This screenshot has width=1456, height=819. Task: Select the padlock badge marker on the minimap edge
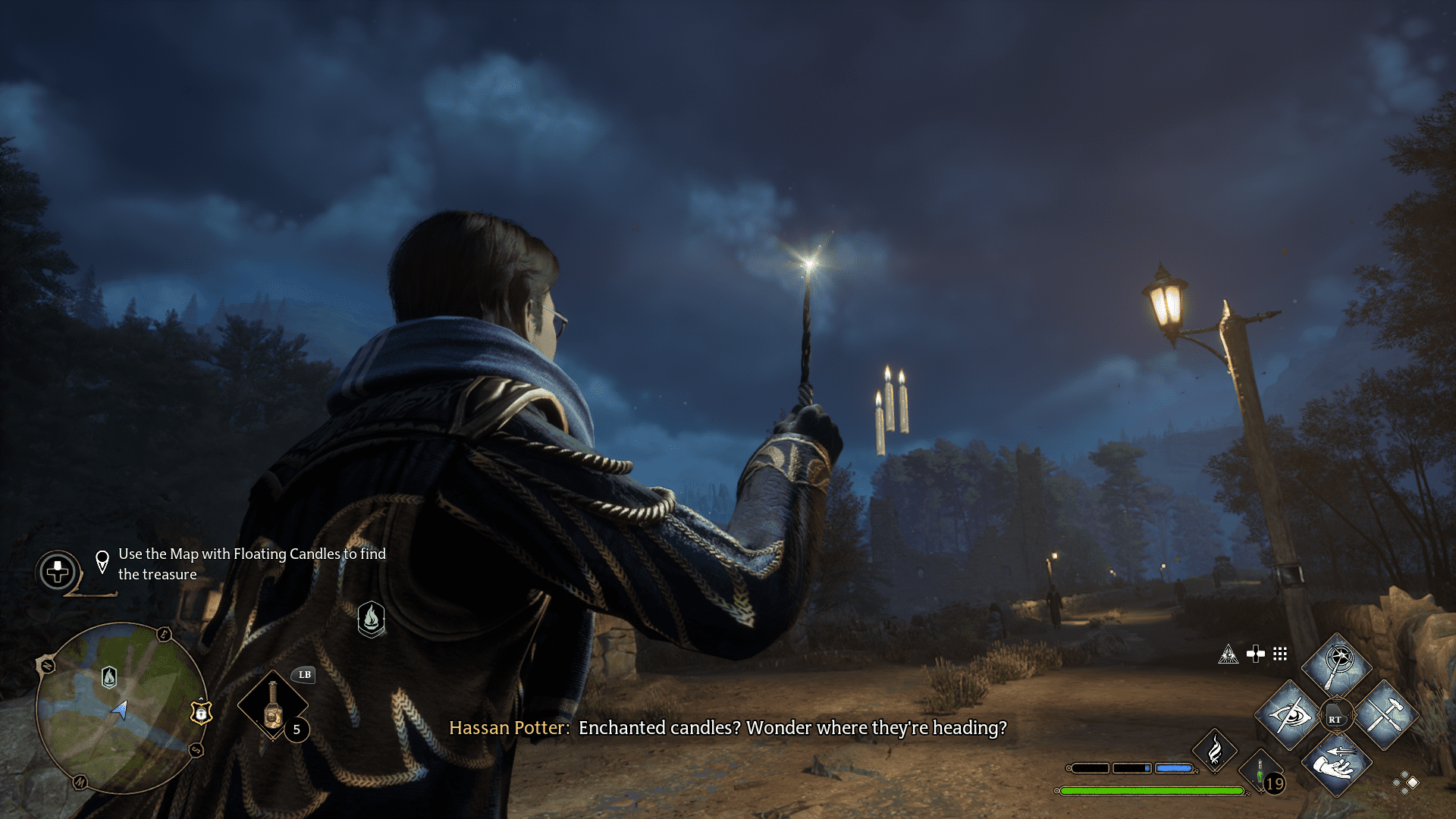point(201,713)
